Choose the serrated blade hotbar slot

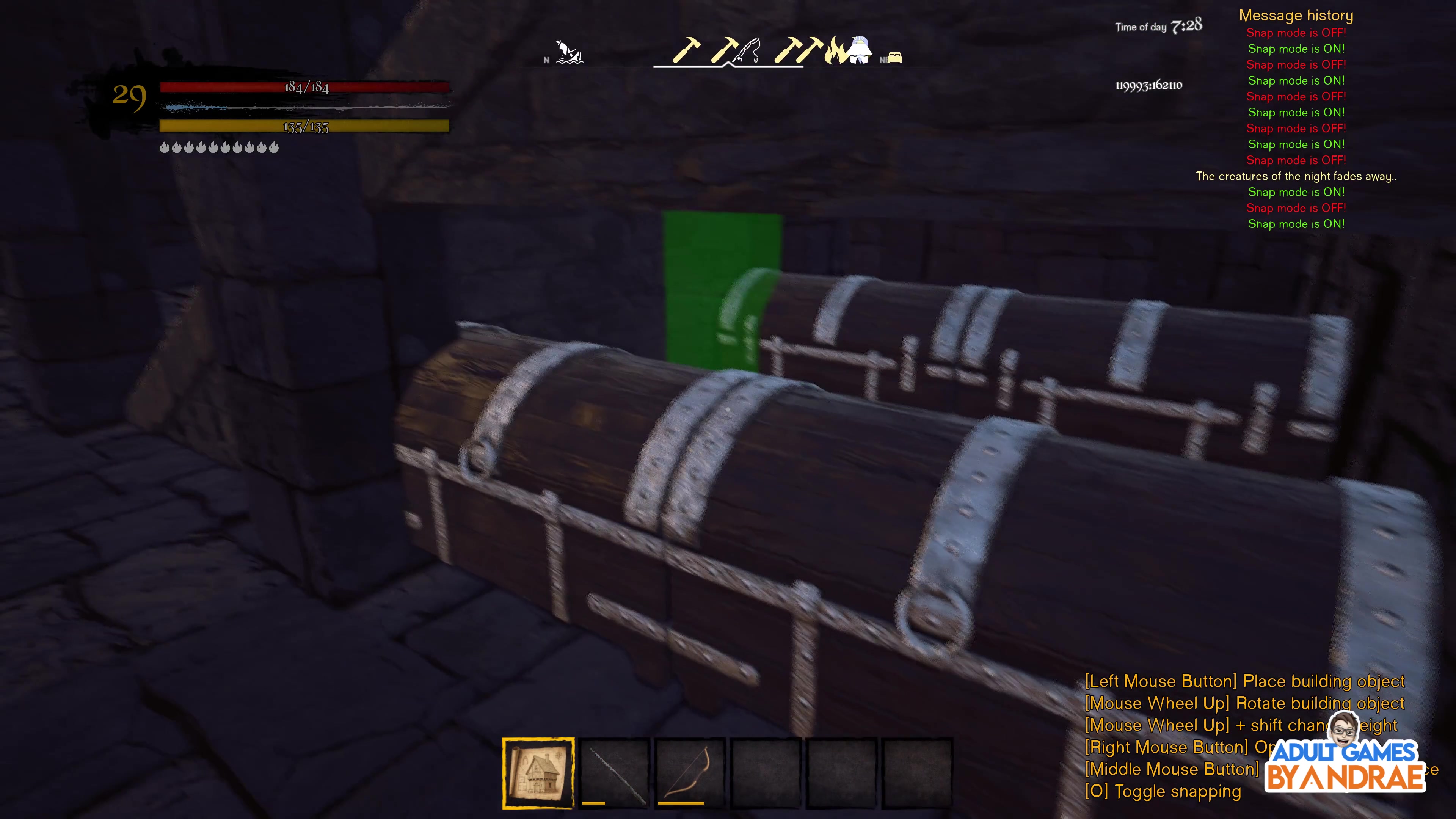tap(614, 772)
